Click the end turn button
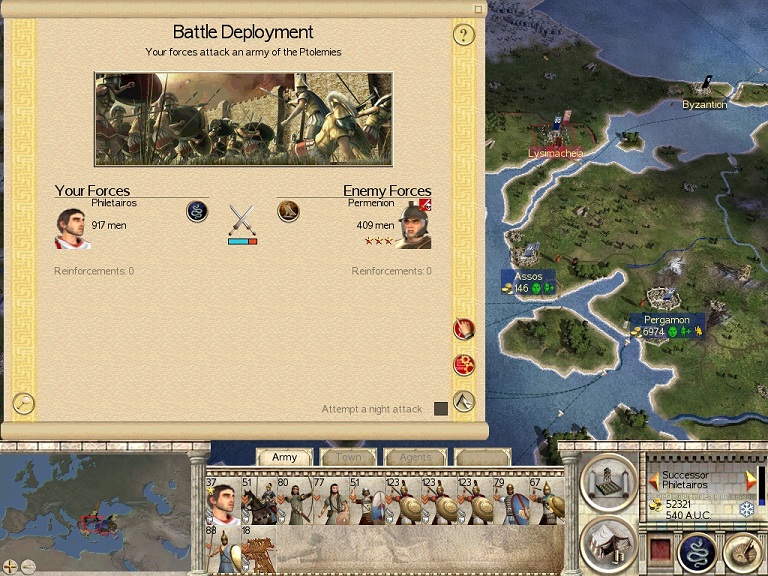768x576 pixels. 740,550
